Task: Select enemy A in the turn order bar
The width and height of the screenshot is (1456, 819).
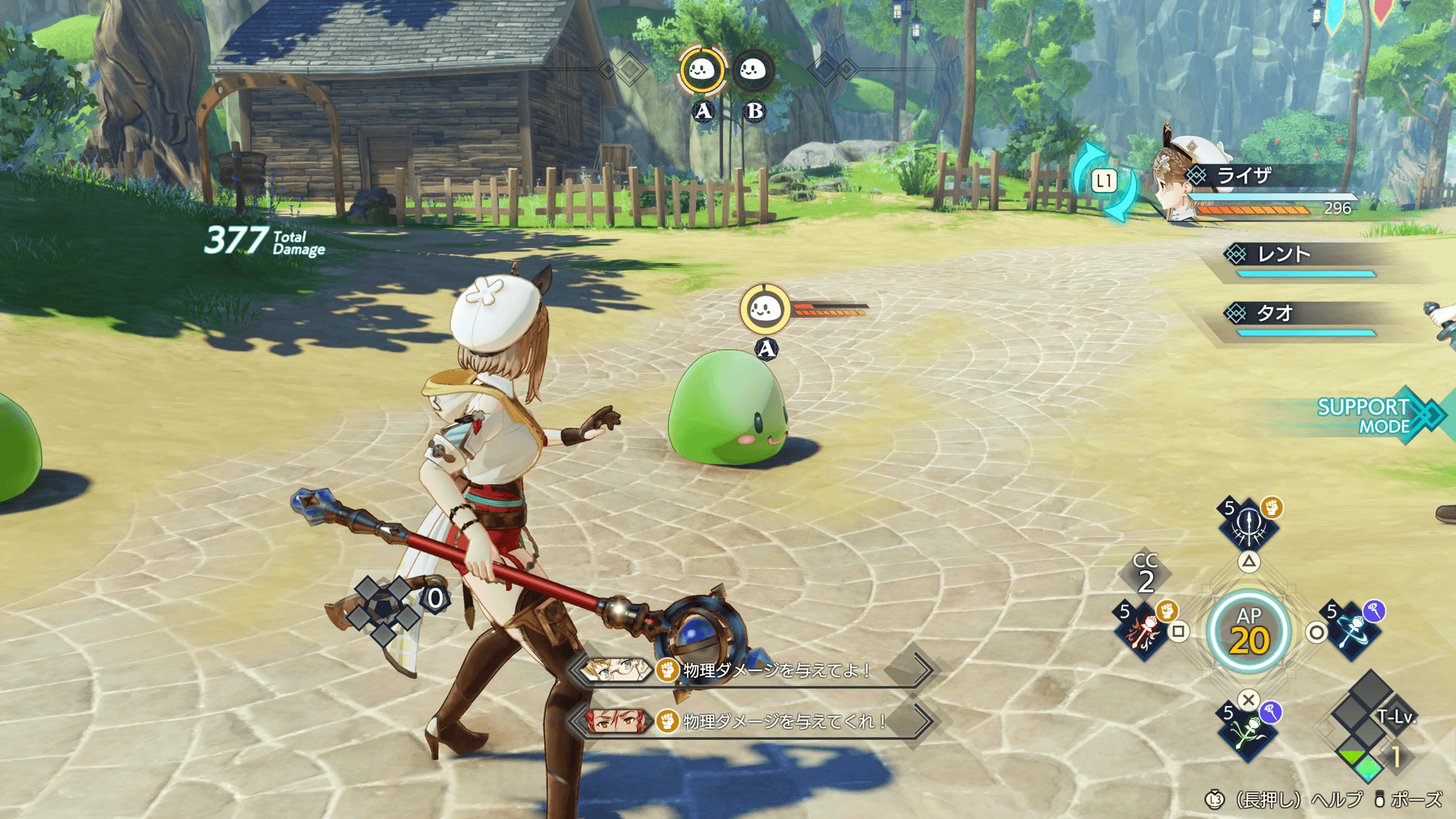Action: click(701, 71)
